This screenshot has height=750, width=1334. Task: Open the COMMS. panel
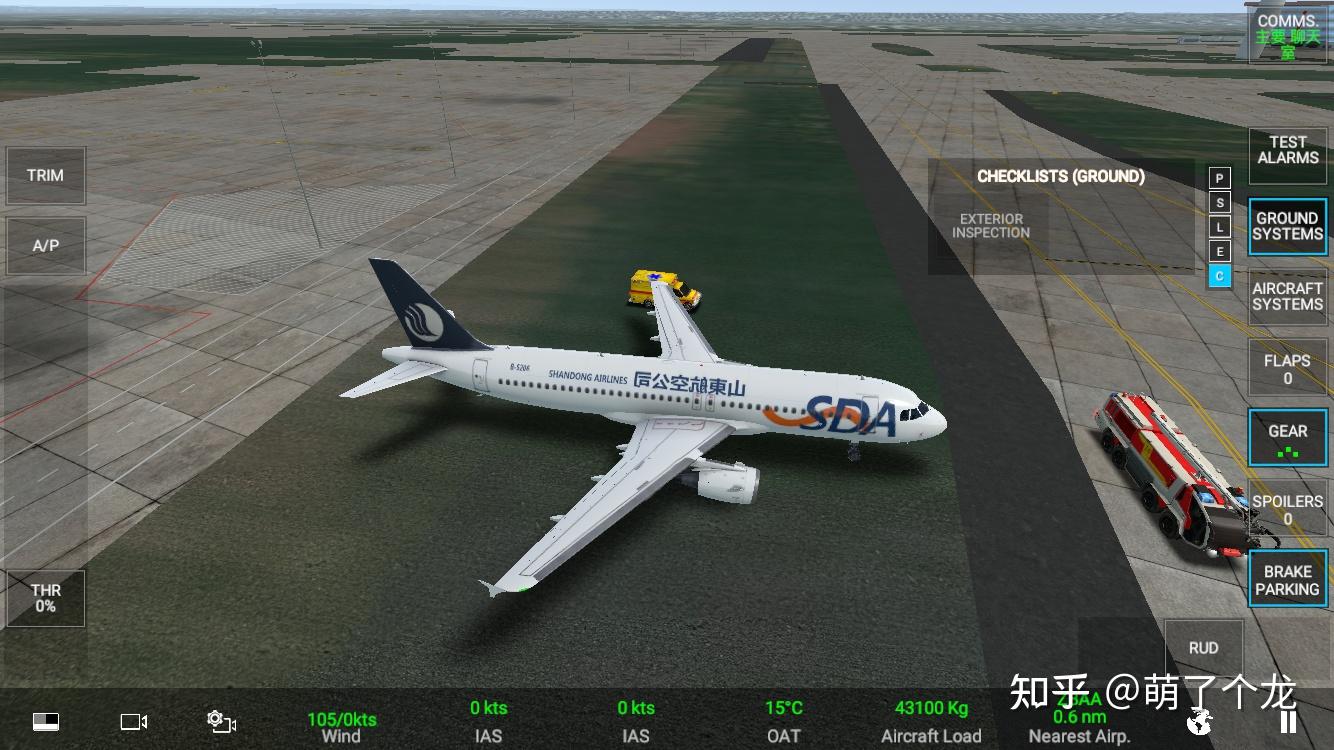[x=1287, y=35]
